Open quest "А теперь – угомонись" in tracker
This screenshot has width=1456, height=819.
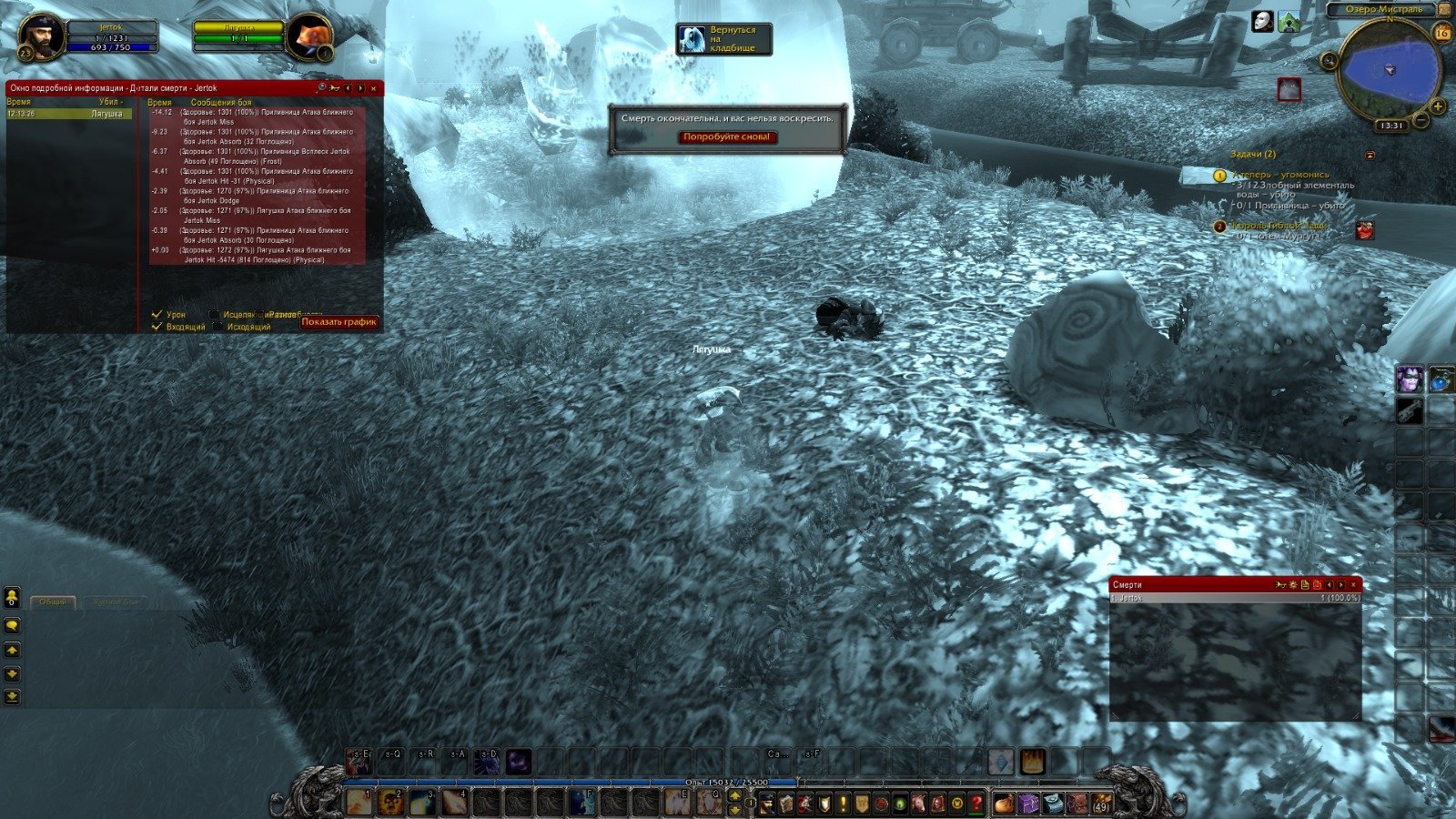pyautogui.click(x=1281, y=175)
